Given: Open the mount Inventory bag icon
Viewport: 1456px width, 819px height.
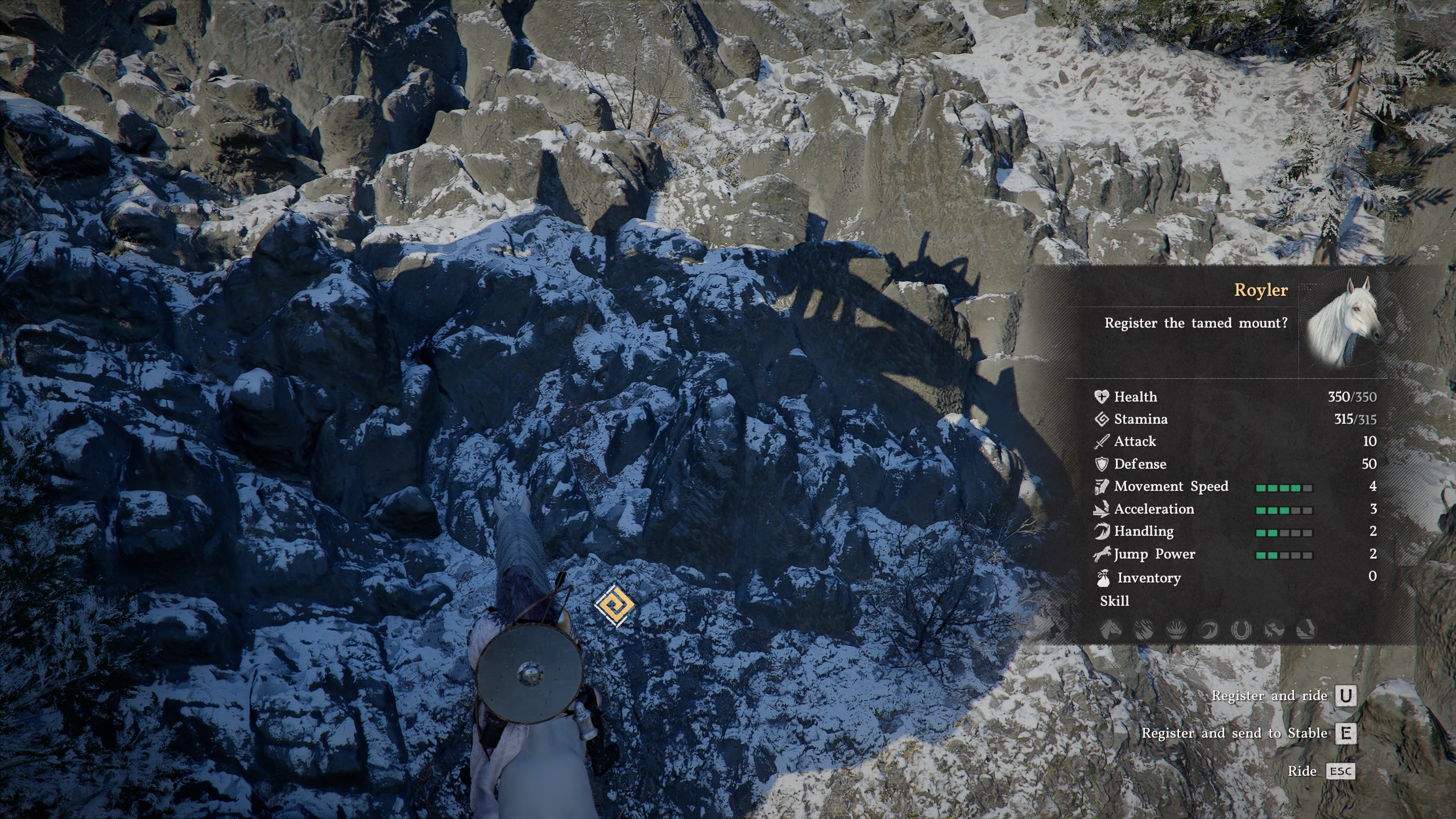Looking at the screenshot, I should click(x=1102, y=578).
